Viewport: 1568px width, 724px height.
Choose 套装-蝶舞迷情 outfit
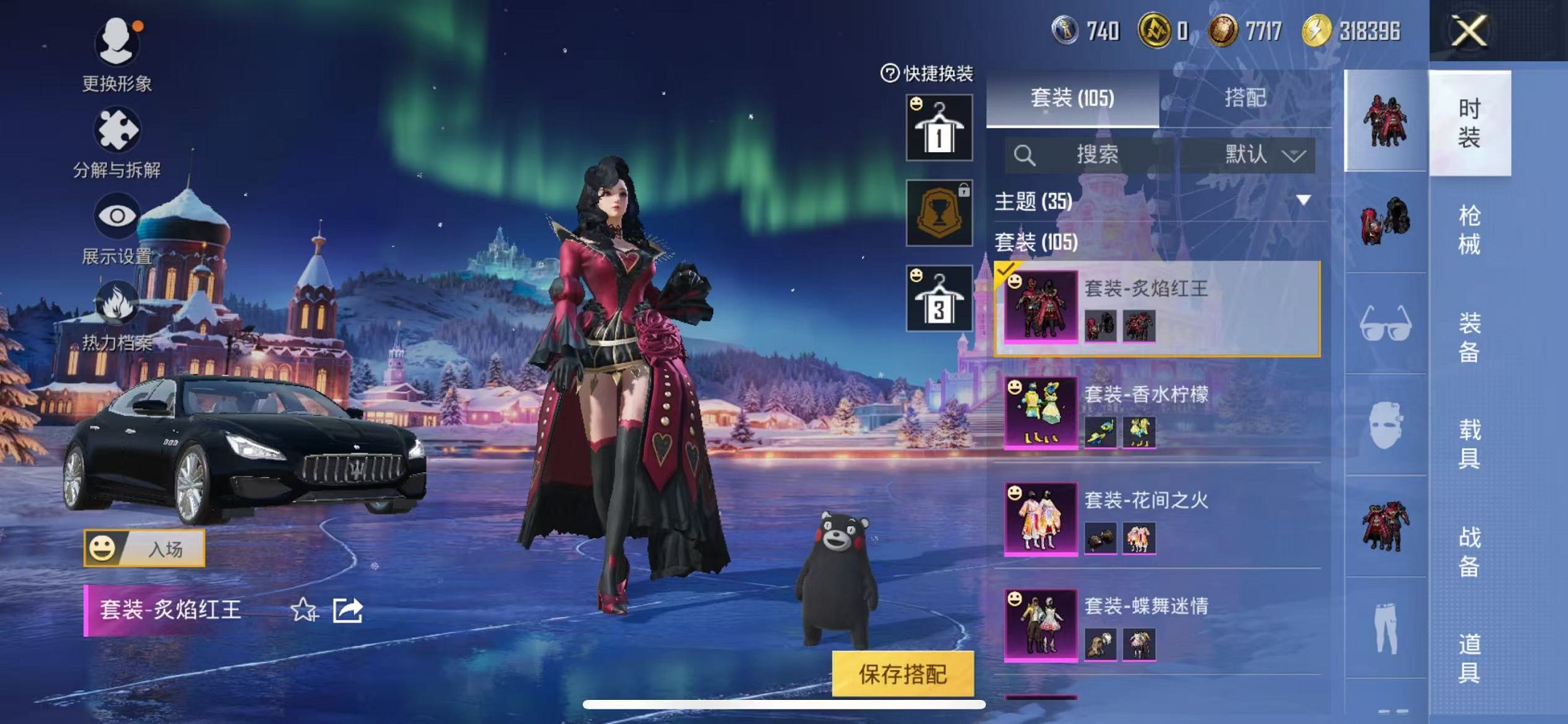click(x=1157, y=624)
